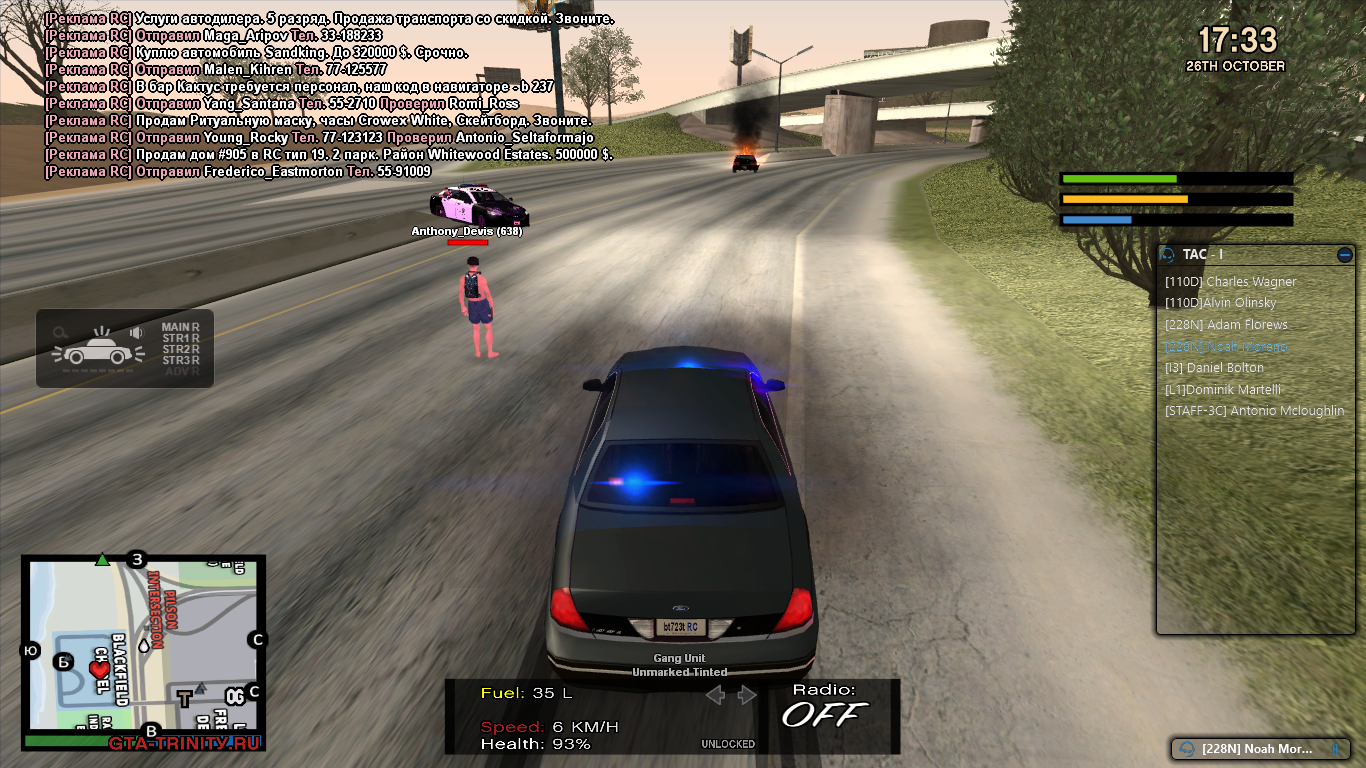Click the Radio OFF indicator
The width and height of the screenshot is (1366, 768).
click(825, 707)
